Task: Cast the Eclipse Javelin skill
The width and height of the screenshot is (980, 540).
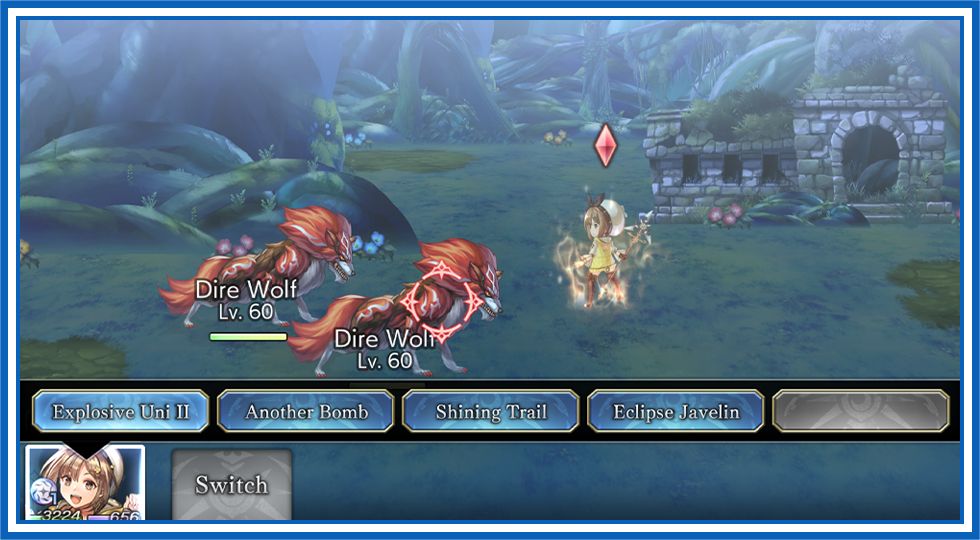Action: pyautogui.click(x=676, y=411)
